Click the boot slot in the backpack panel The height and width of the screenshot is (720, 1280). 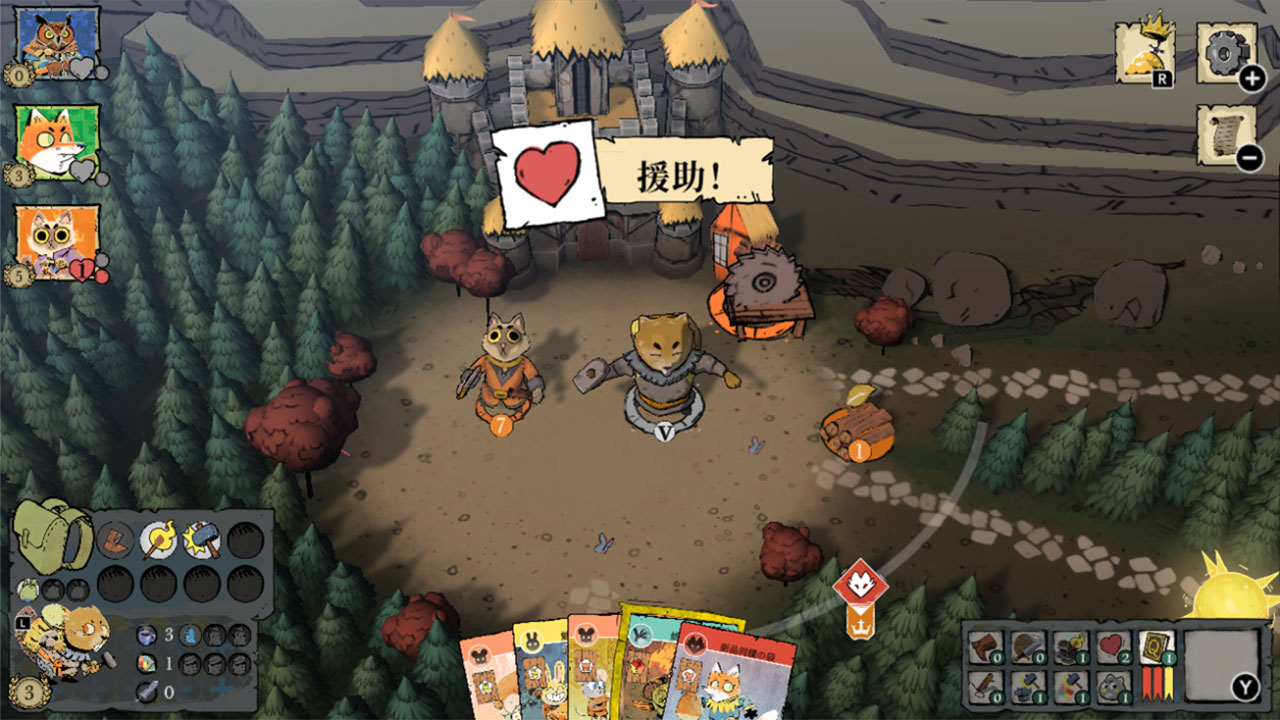[x=112, y=542]
